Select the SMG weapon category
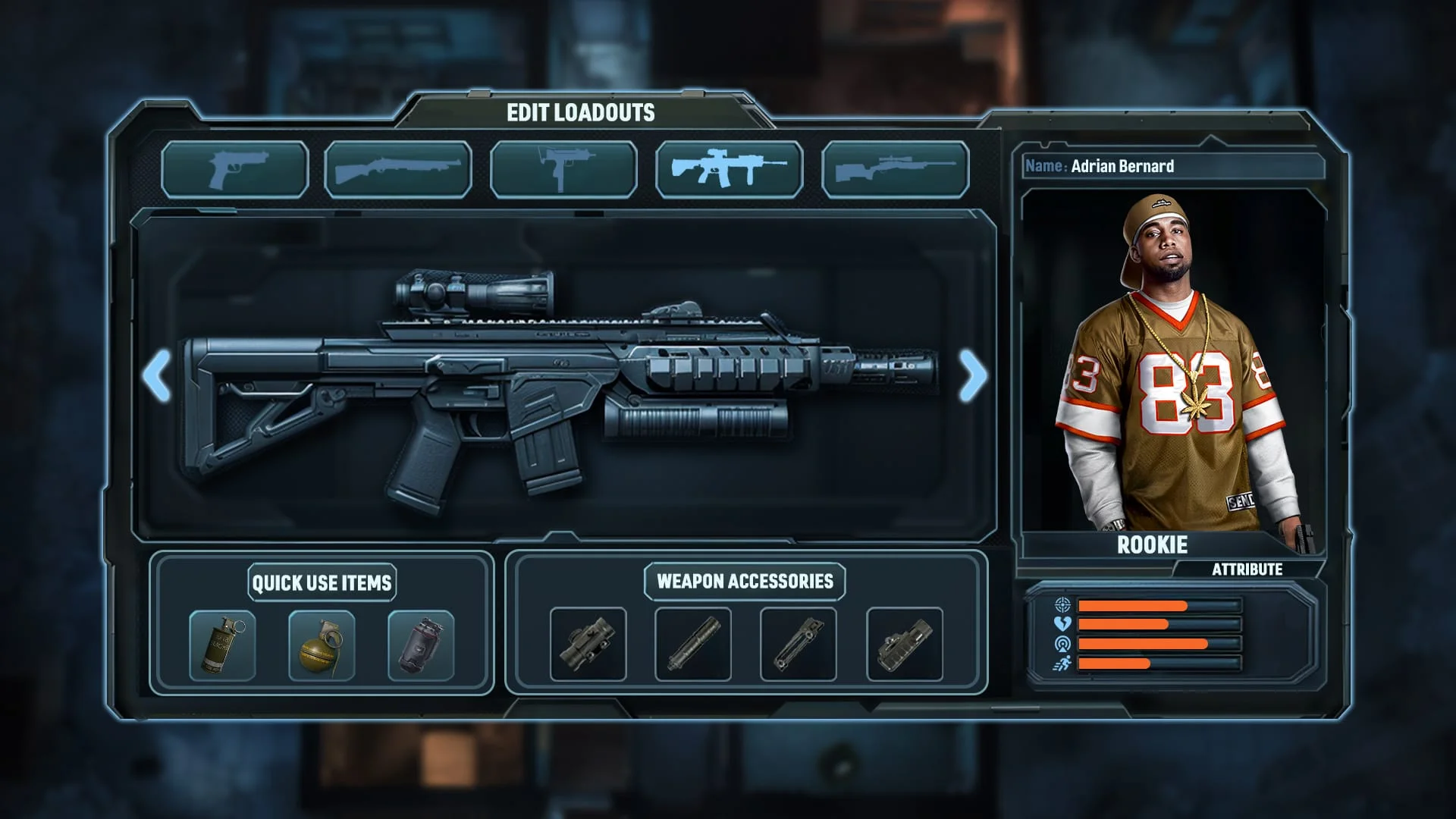1456x819 pixels. (564, 169)
